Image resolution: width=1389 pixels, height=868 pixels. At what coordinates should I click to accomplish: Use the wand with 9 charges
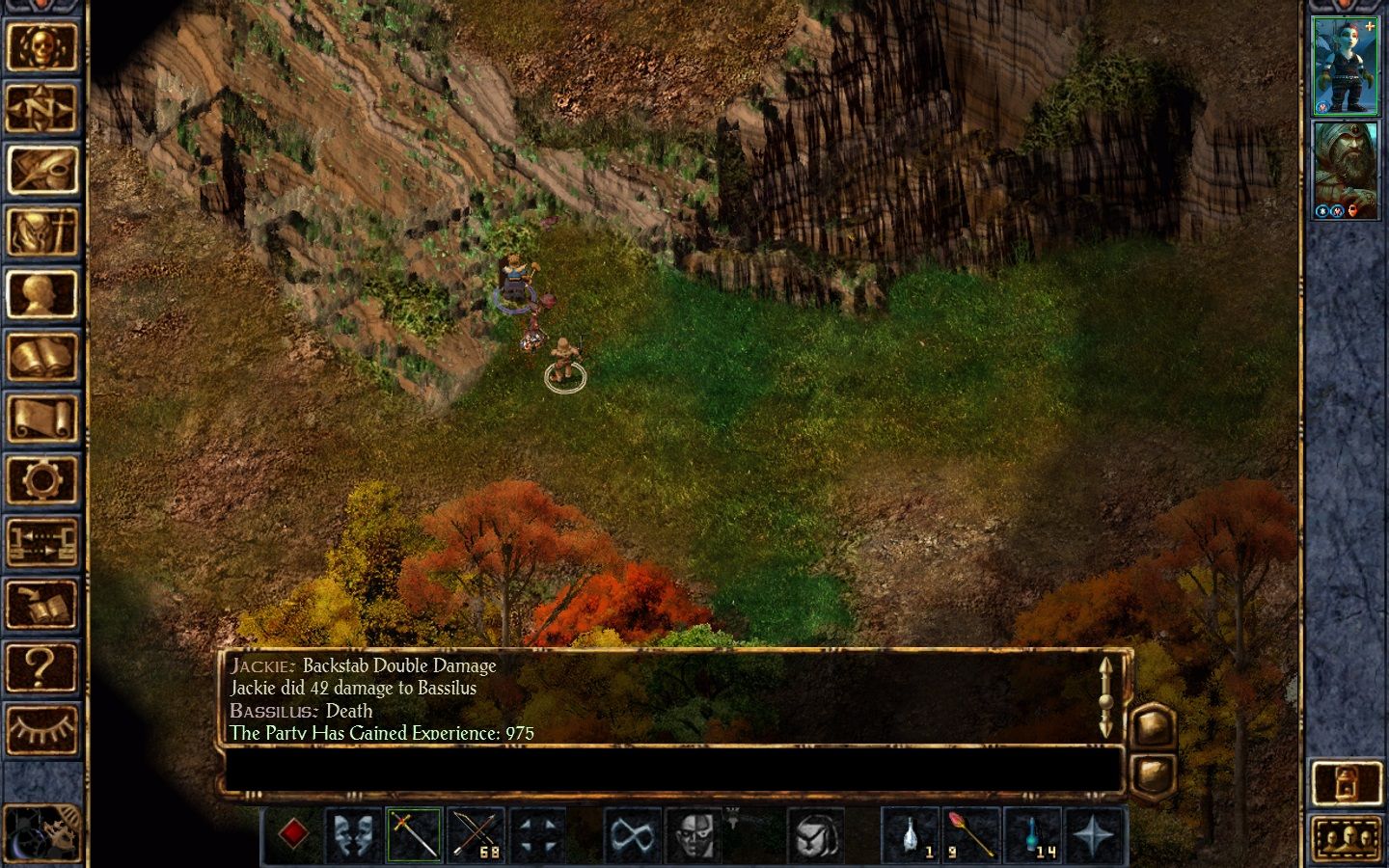pos(970,834)
